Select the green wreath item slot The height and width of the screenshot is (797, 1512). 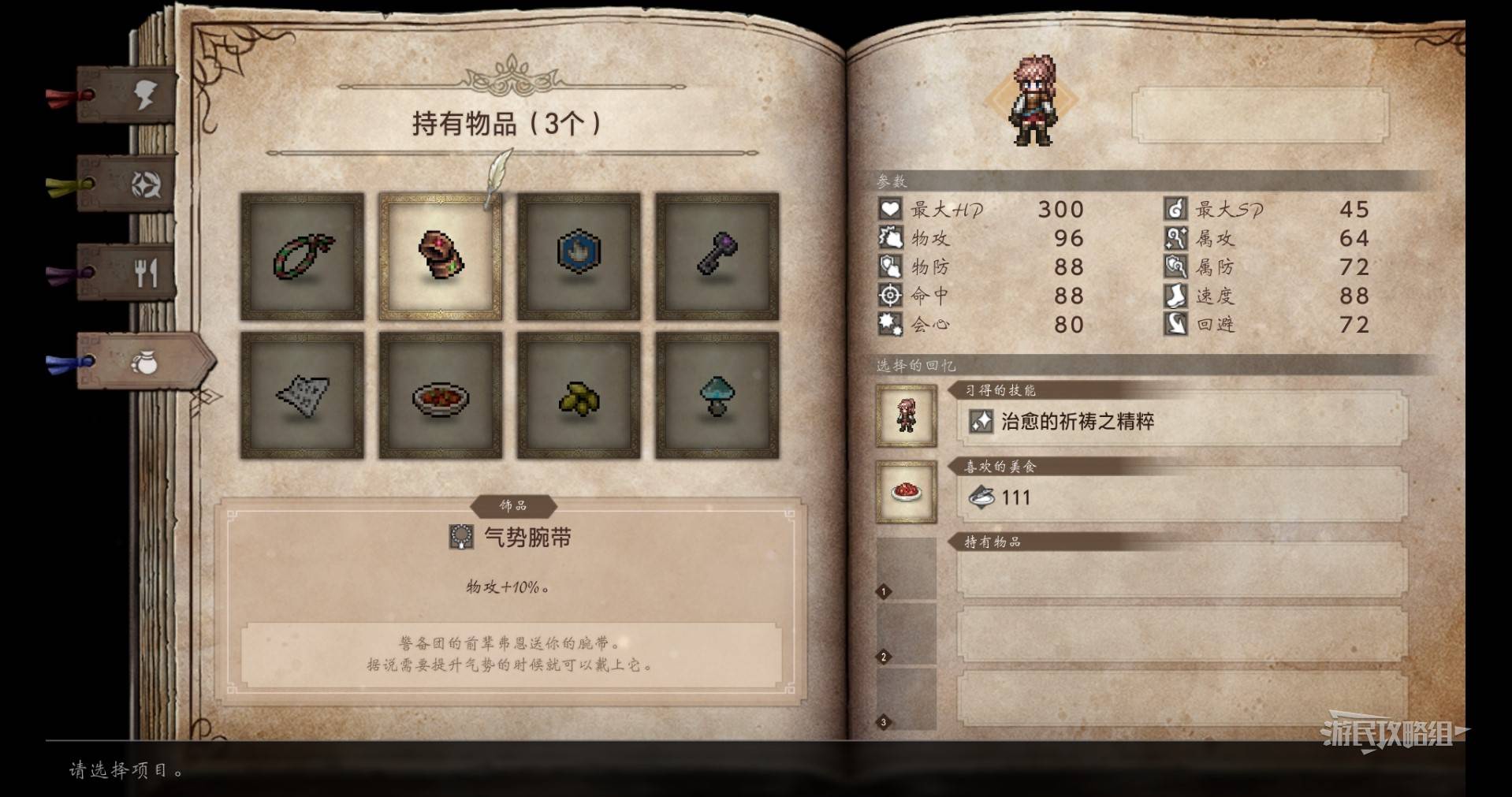click(x=302, y=256)
